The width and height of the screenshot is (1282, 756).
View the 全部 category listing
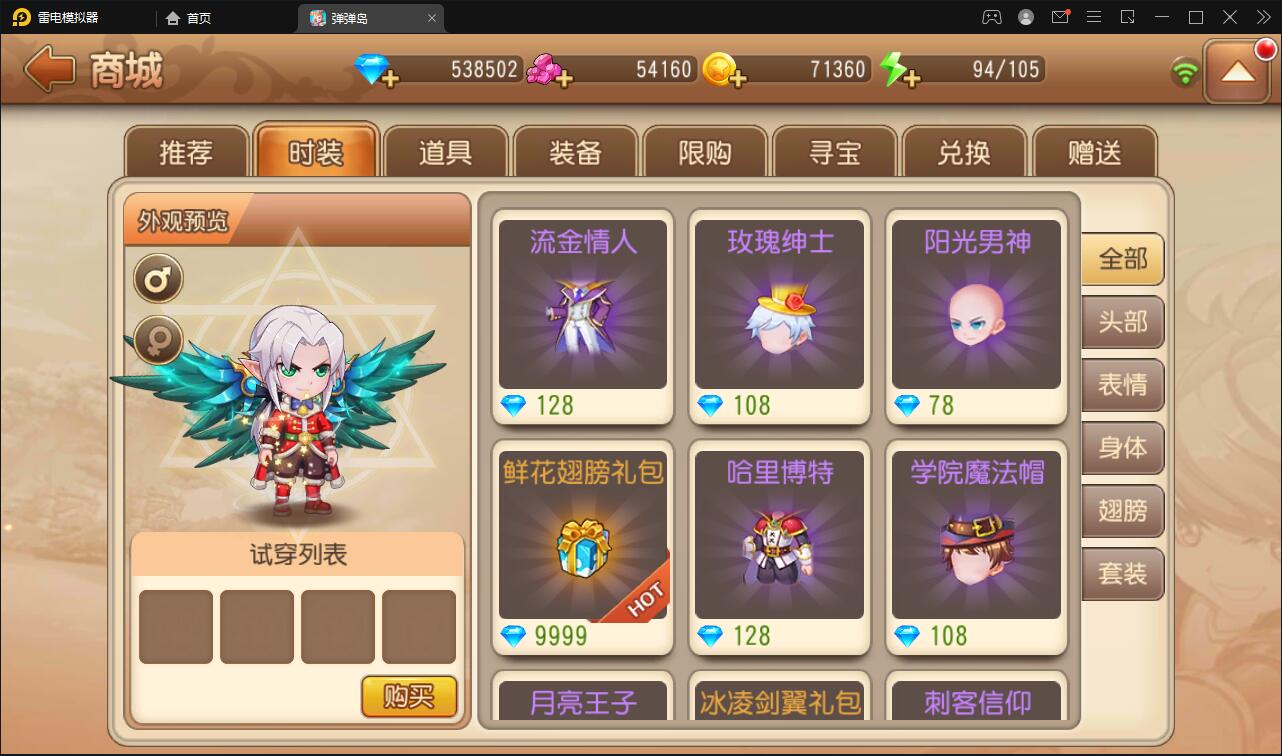click(1122, 258)
